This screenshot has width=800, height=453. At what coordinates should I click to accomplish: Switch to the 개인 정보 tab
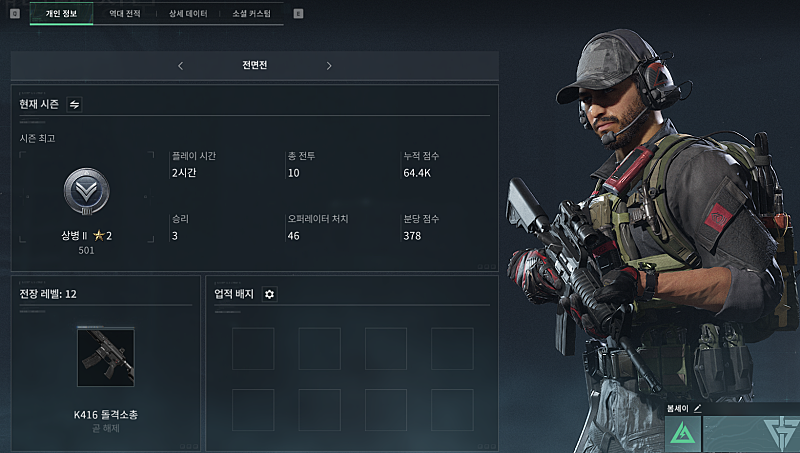coord(61,13)
